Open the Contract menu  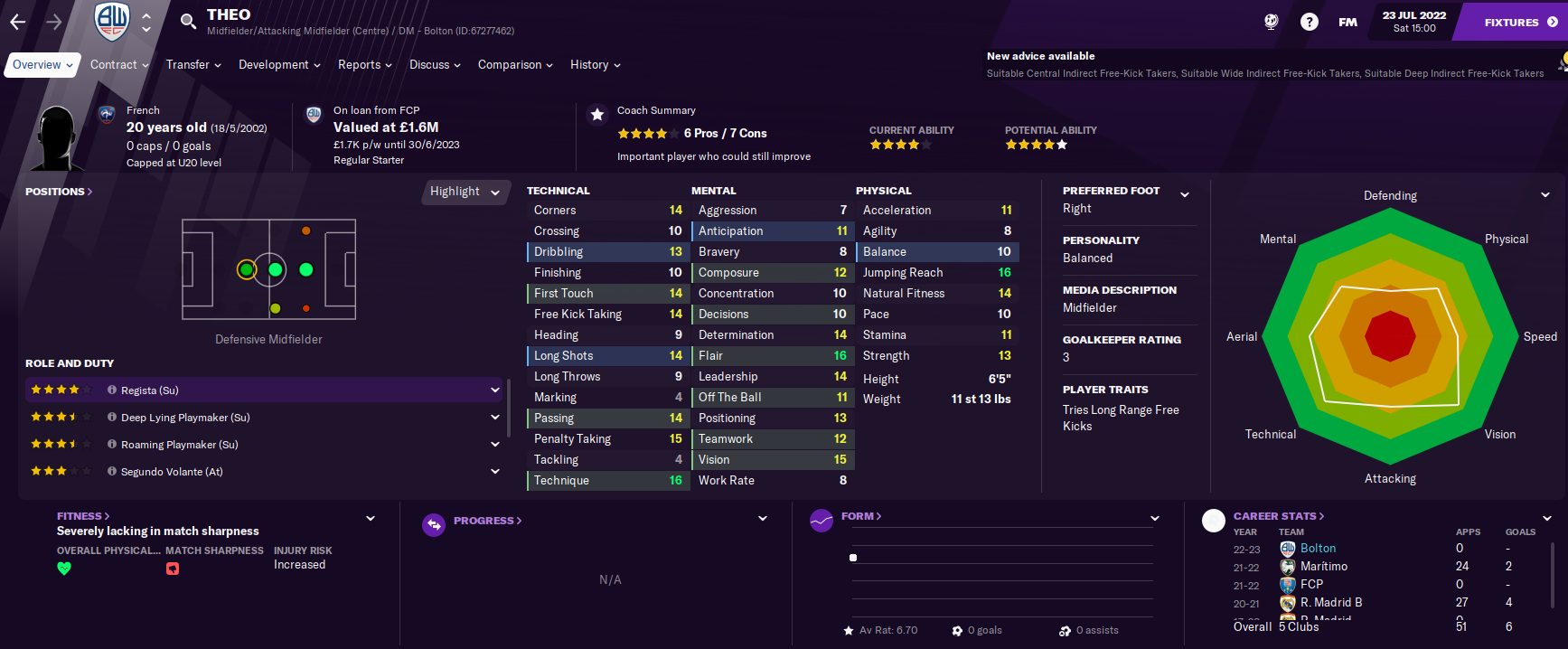click(x=119, y=65)
